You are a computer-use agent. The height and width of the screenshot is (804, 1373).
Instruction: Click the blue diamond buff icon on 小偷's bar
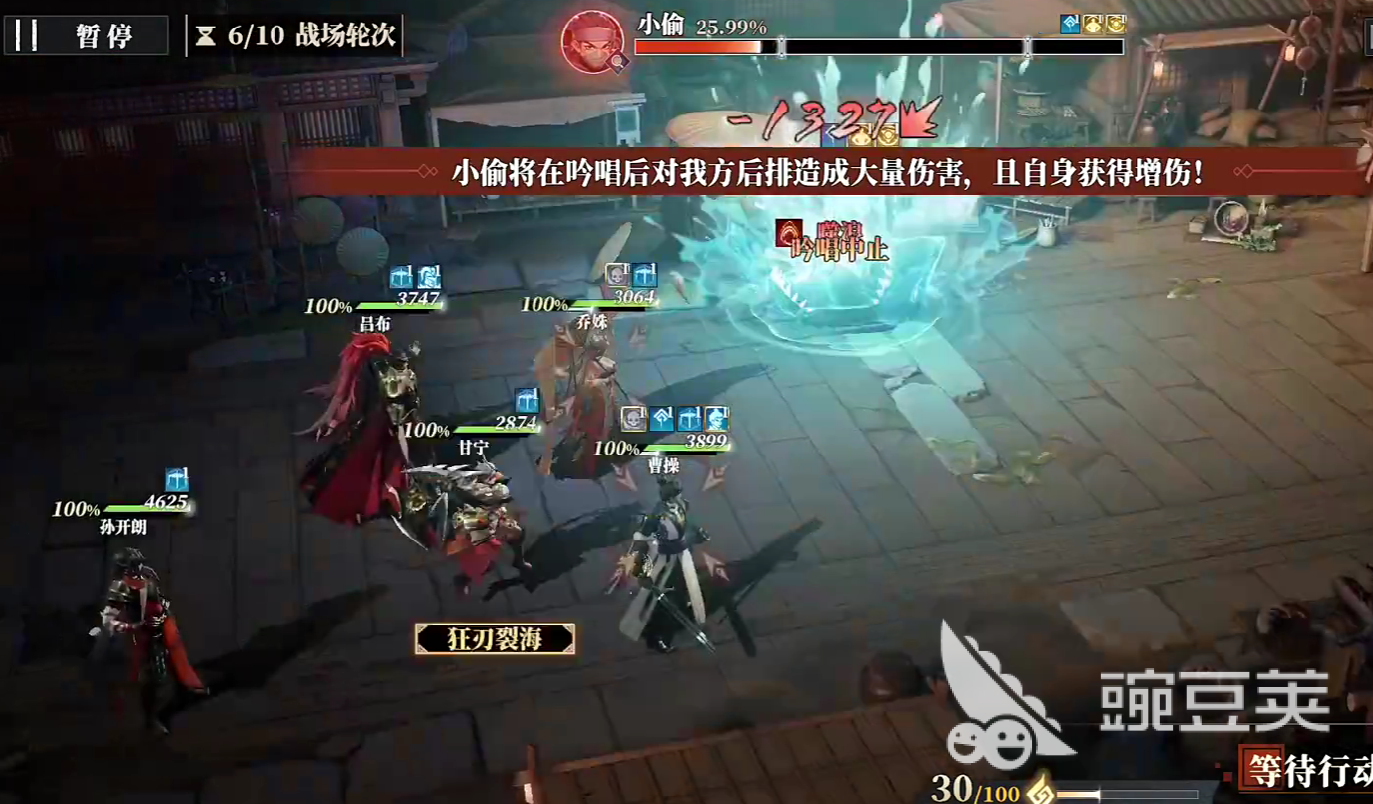pos(1070,23)
